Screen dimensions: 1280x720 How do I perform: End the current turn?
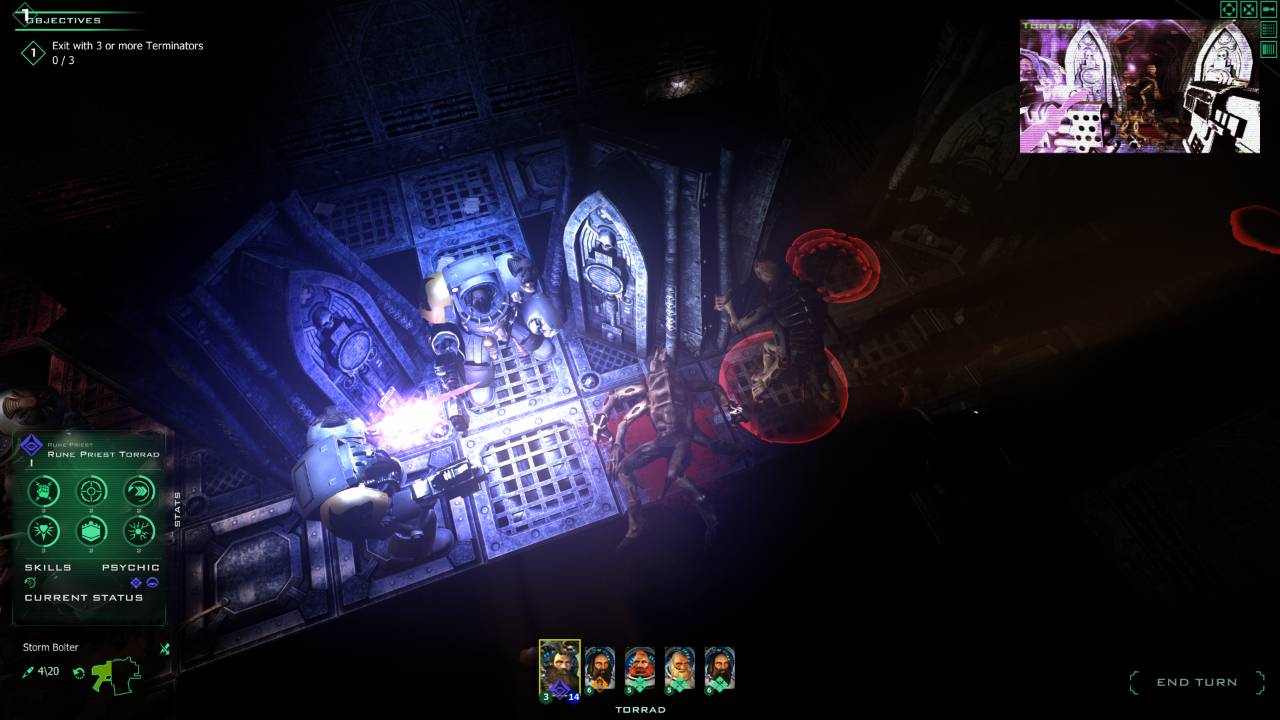(x=1196, y=682)
